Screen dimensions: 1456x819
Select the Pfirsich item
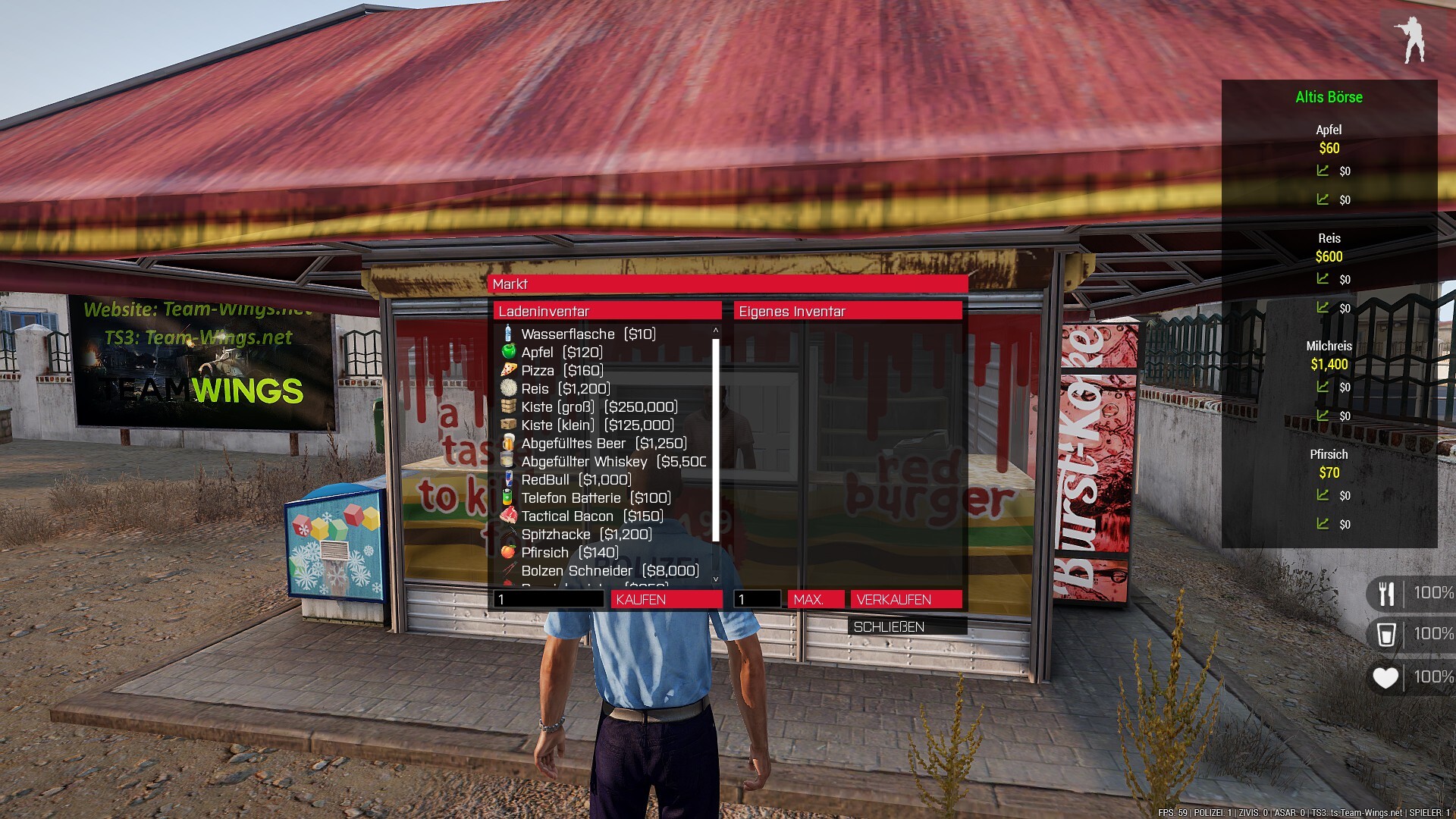coord(570,553)
